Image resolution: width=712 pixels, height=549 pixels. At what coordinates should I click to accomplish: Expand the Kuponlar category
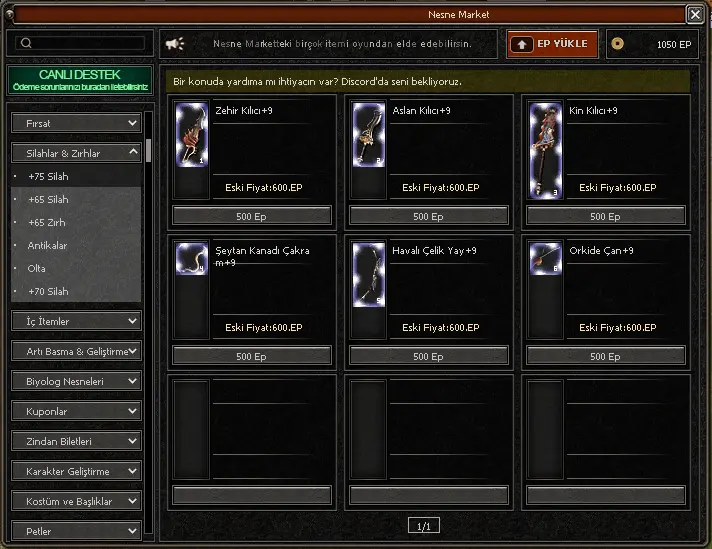click(x=76, y=411)
